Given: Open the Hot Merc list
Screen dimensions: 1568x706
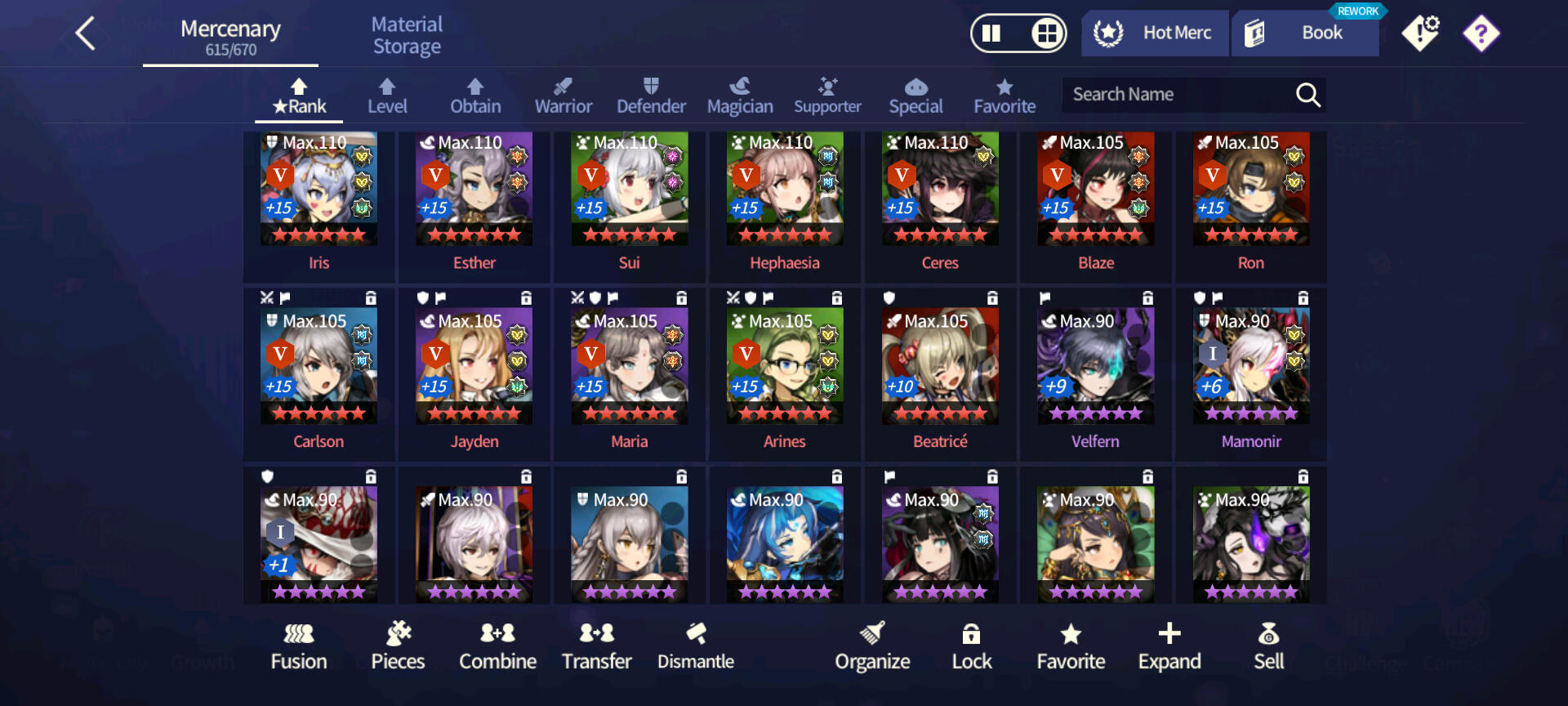Looking at the screenshot, I should (x=1155, y=34).
